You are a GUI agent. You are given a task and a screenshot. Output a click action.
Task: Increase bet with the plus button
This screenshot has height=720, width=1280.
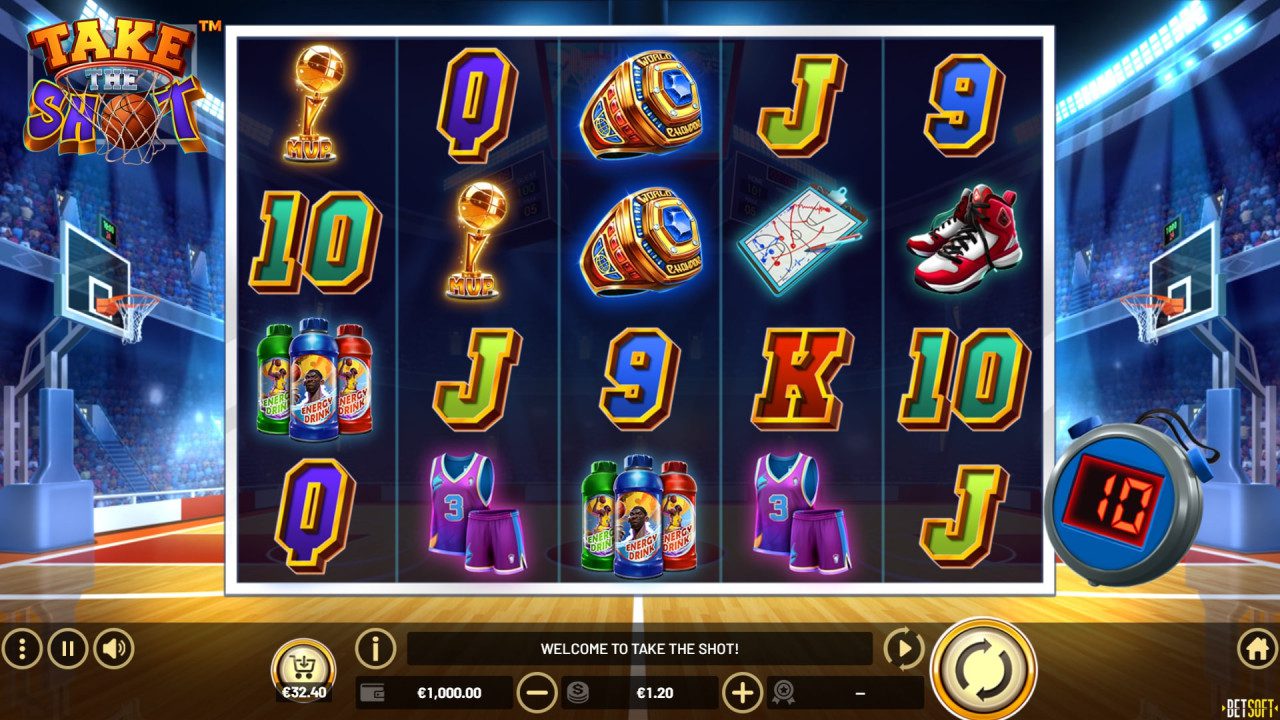745,692
